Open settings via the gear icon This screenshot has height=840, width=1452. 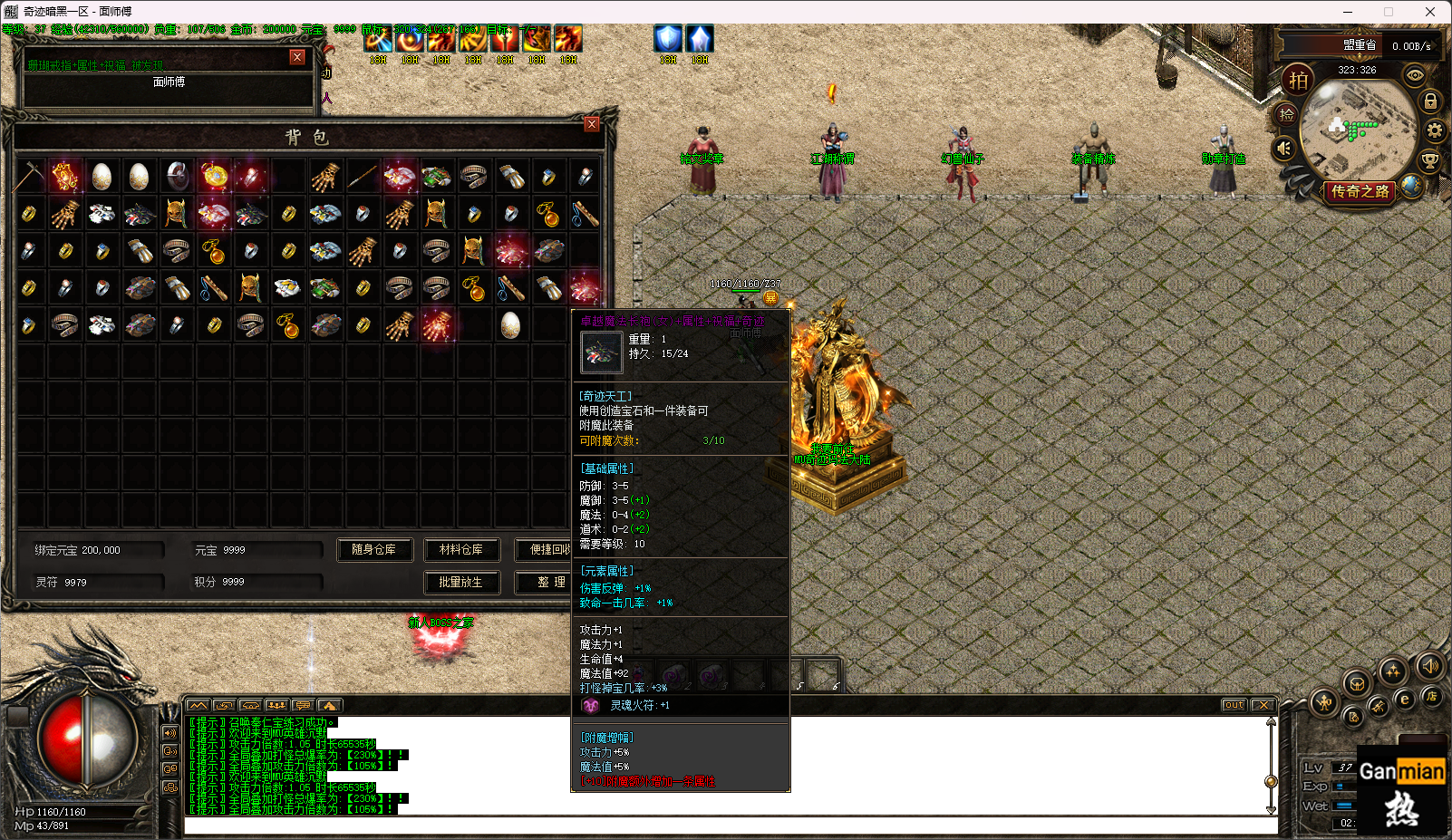(1434, 131)
